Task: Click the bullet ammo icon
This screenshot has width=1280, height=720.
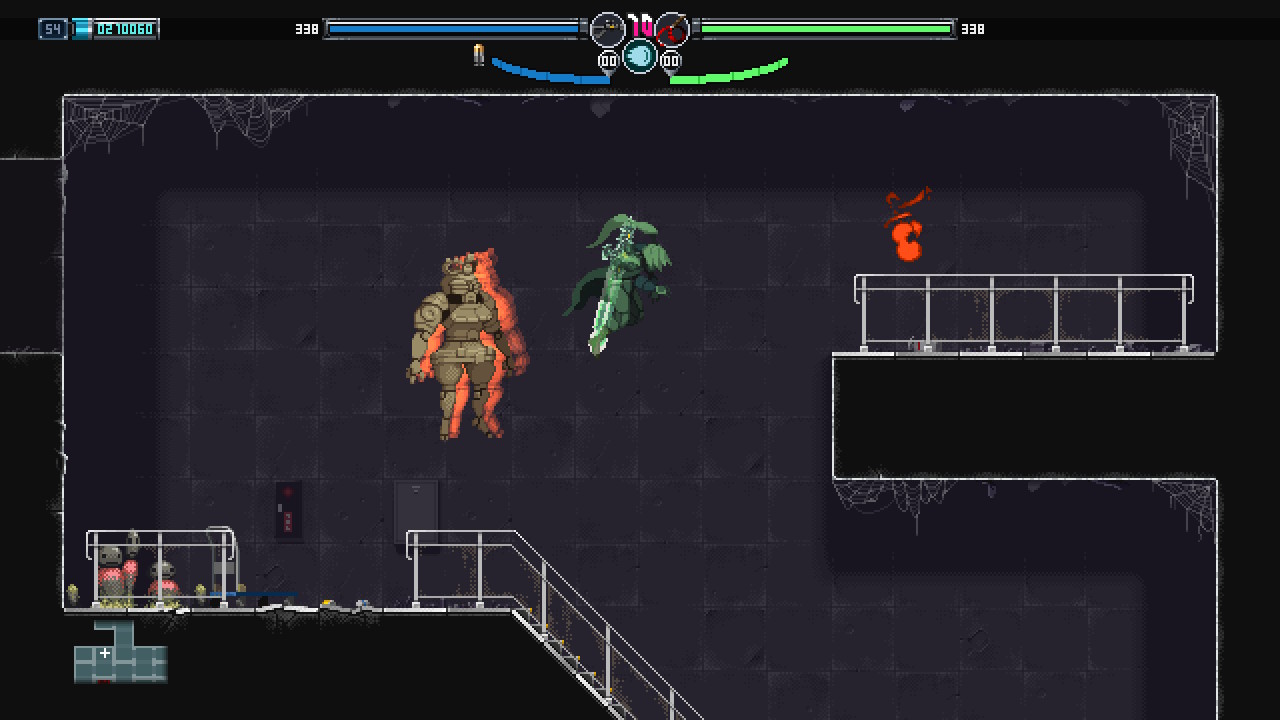Action: pos(479,56)
